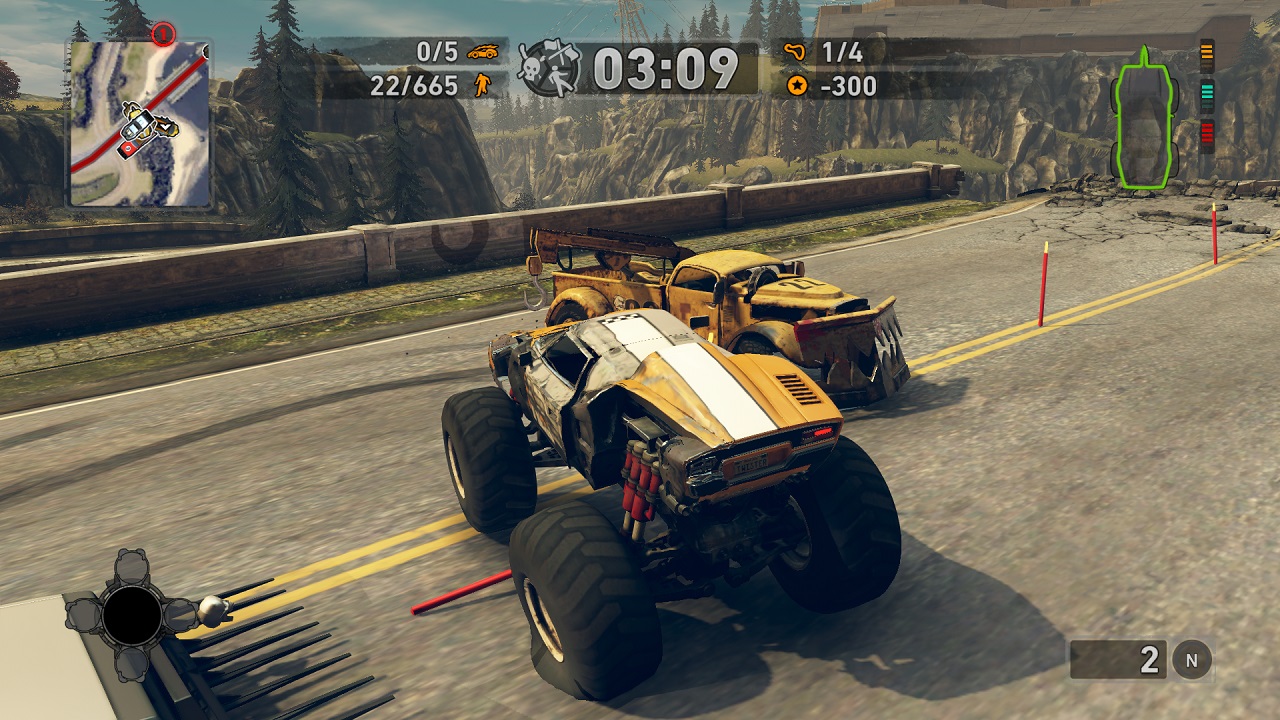Select the skull and crossbones timer emblem
Image resolution: width=1280 pixels, height=720 pixels.
[548, 68]
